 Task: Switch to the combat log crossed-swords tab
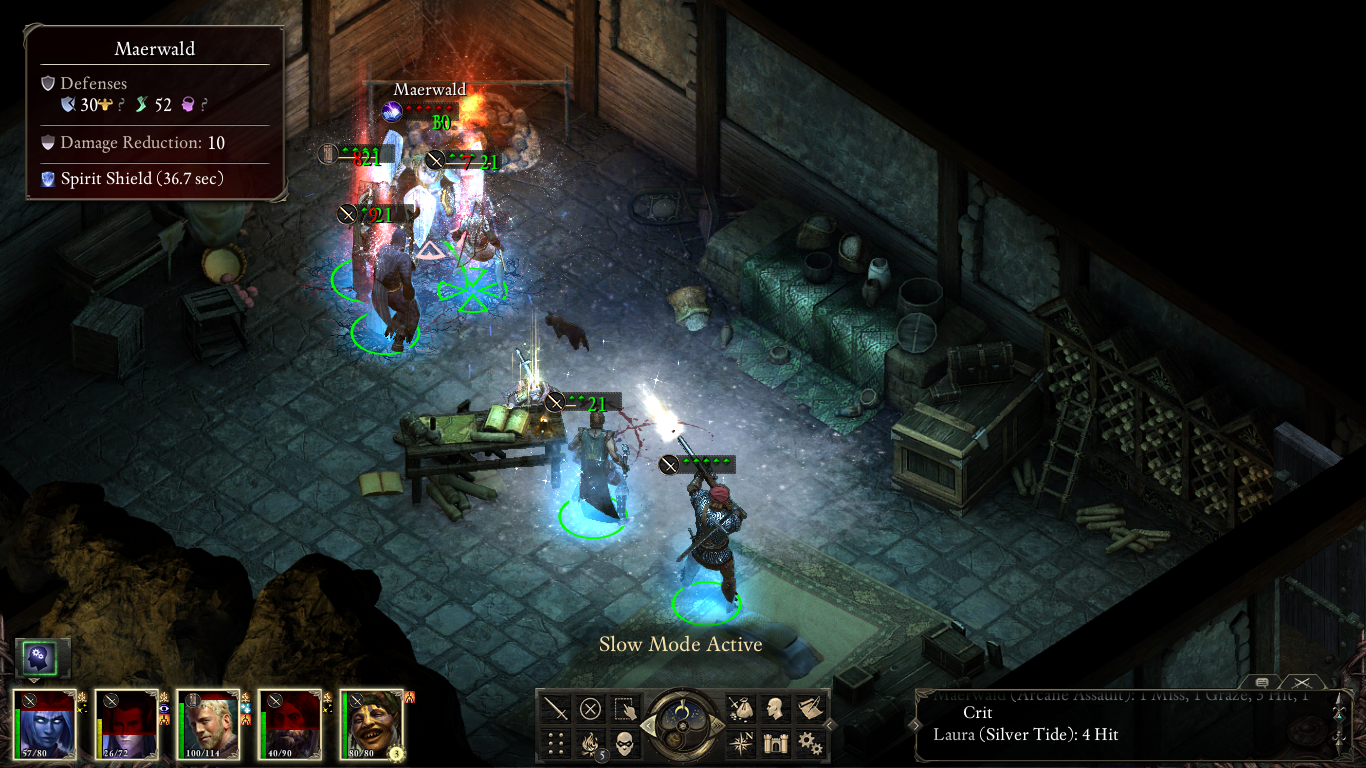click(x=1301, y=681)
